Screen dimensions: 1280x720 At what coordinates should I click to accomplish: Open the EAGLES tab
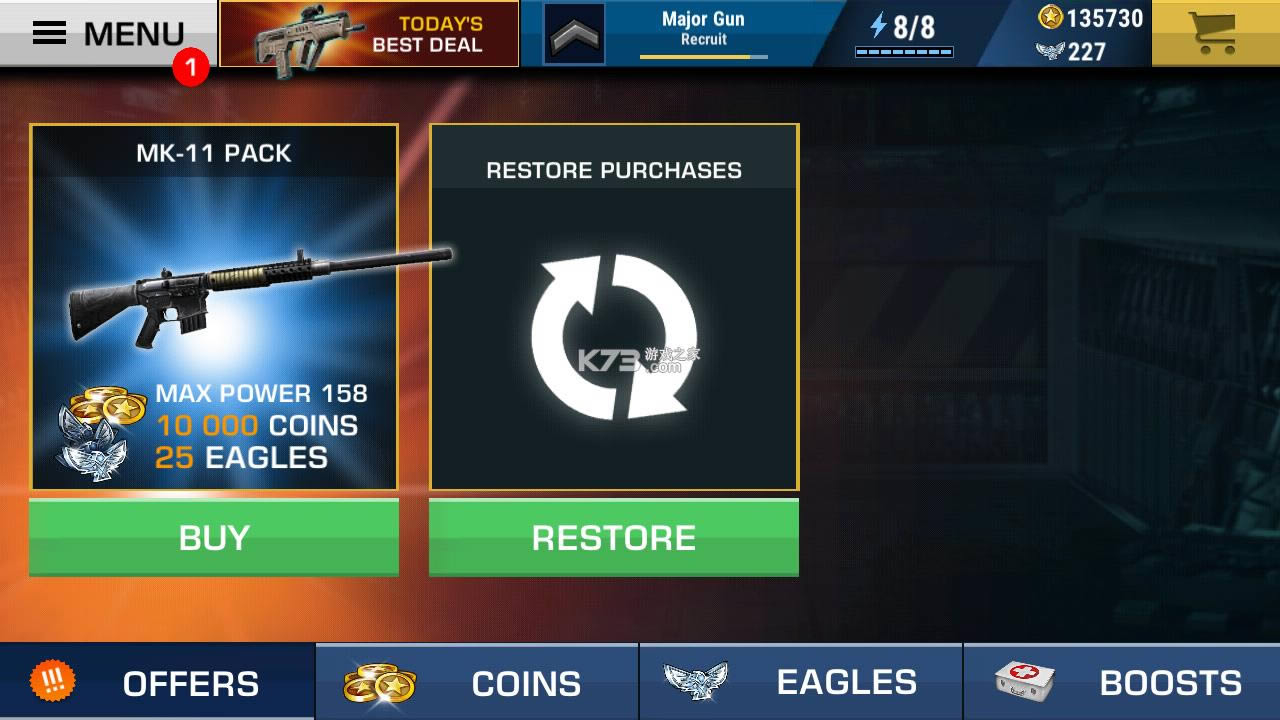click(797, 682)
